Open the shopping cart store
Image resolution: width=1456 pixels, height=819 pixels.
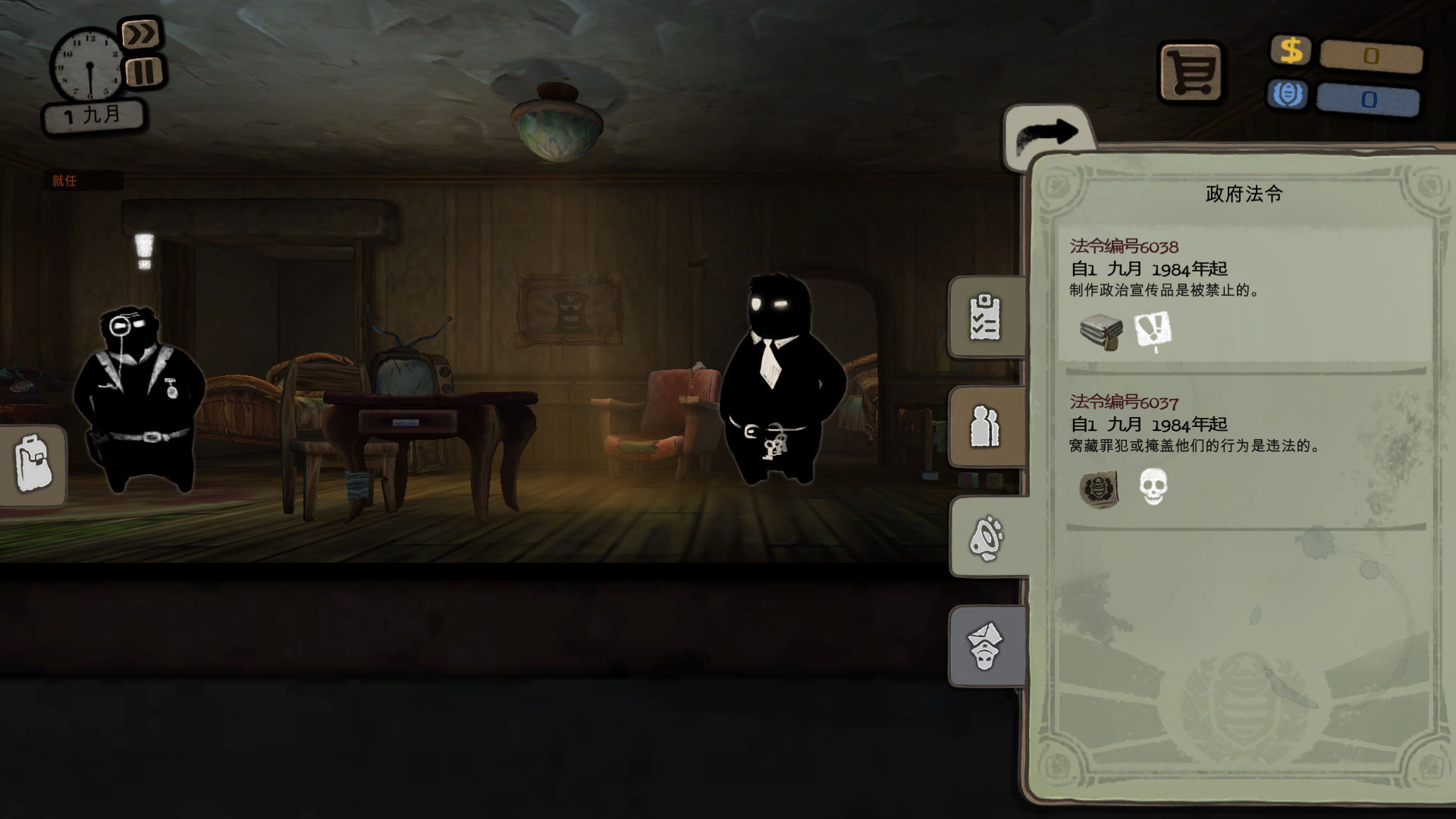(x=1191, y=73)
